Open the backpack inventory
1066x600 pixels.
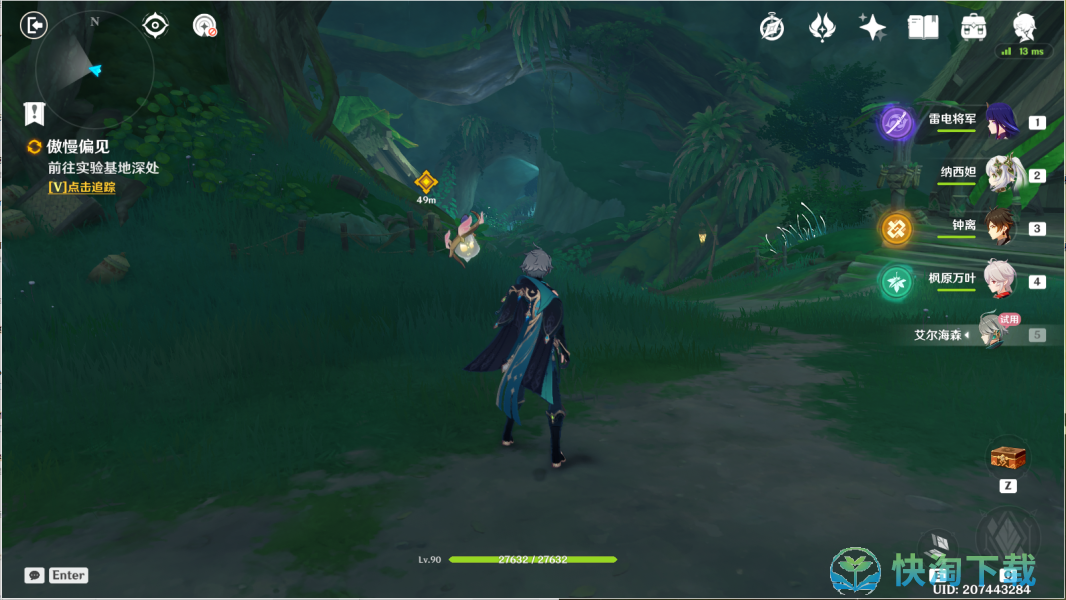click(x=973, y=27)
